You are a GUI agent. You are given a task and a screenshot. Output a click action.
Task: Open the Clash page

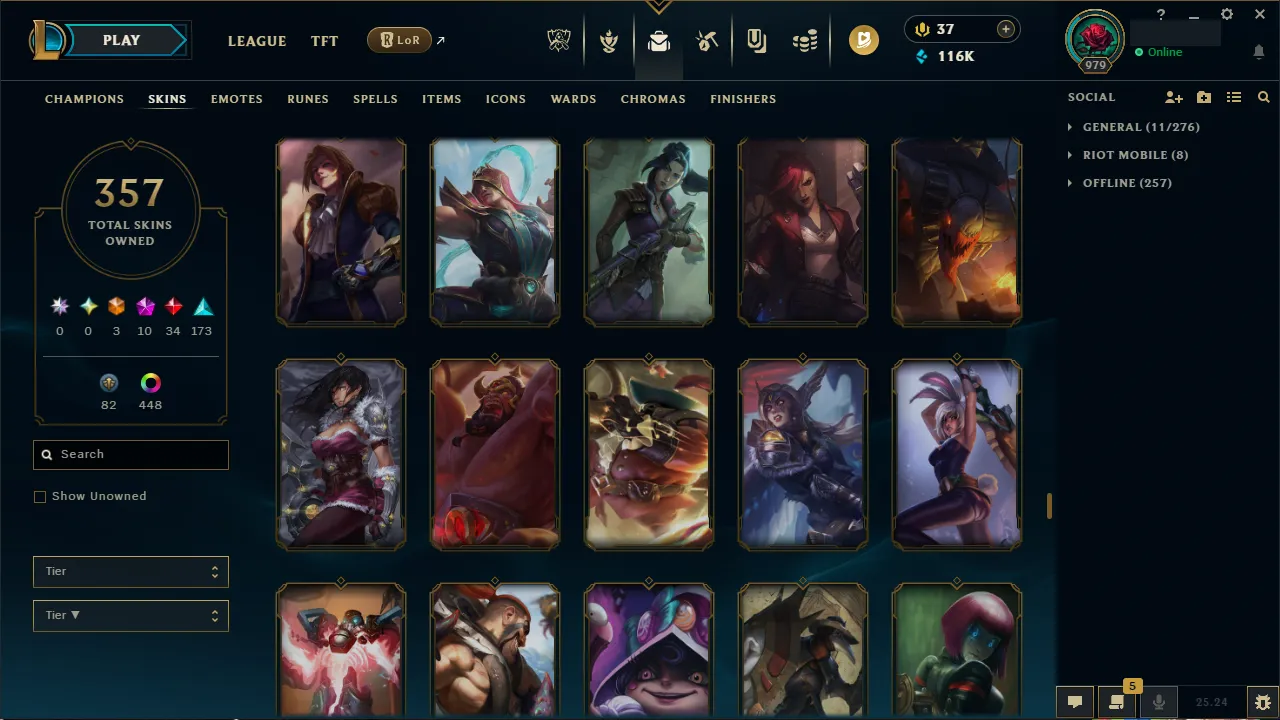click(608, 41)
